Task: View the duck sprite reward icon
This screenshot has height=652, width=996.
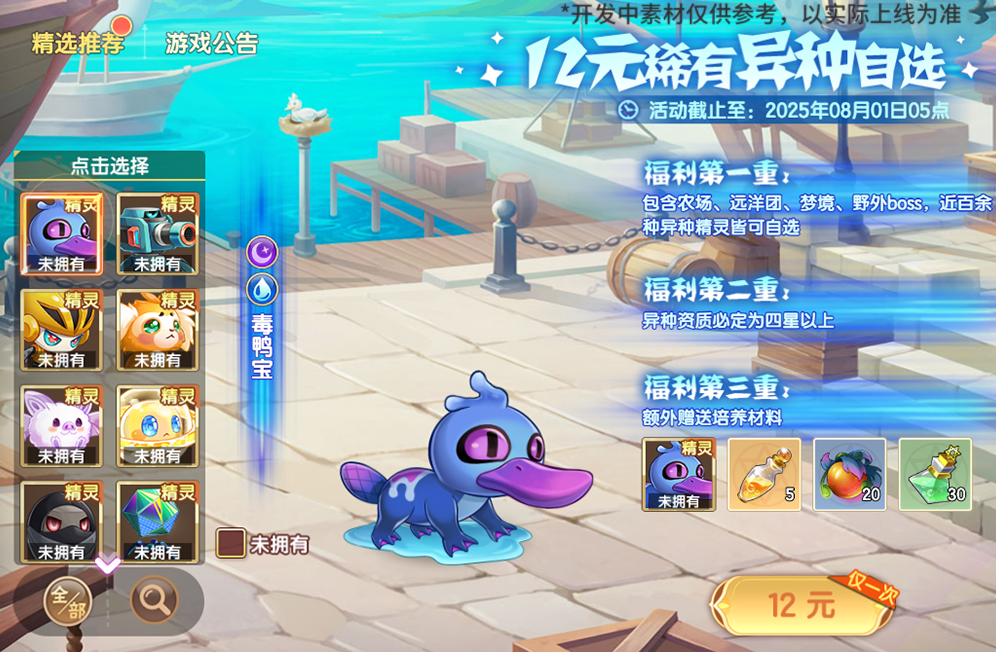Action: tap(678, 474)
